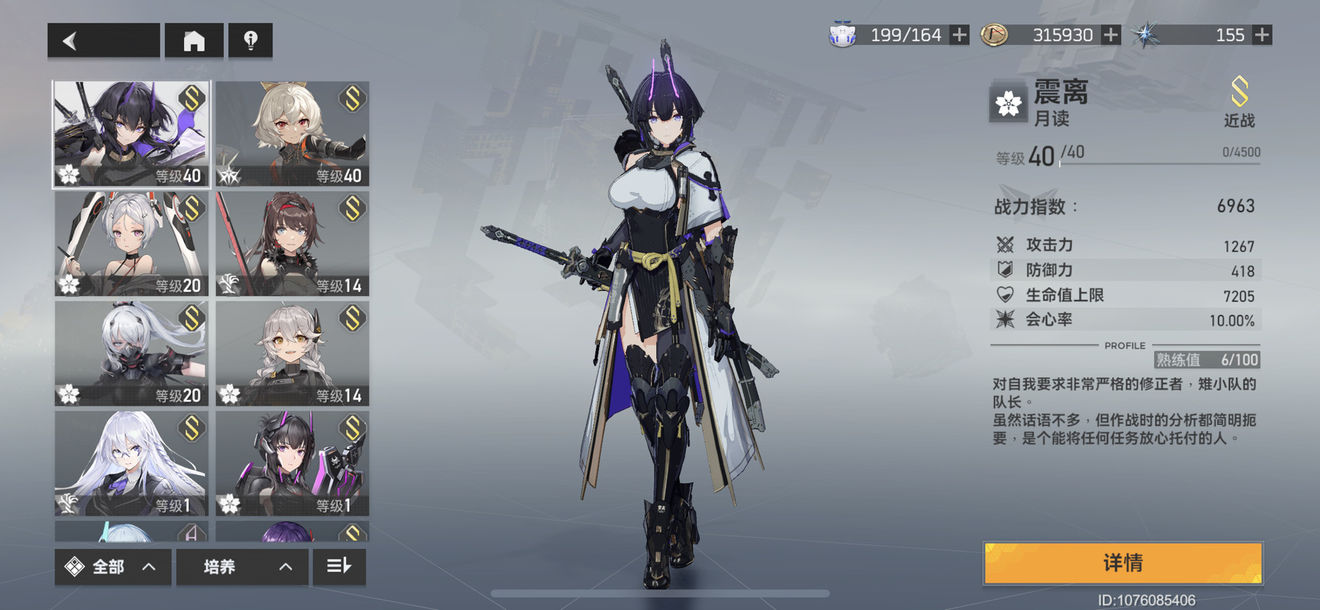Select the purple-haired level 40 character
The width and height of the screenshot is (1320, 610).
131,135
